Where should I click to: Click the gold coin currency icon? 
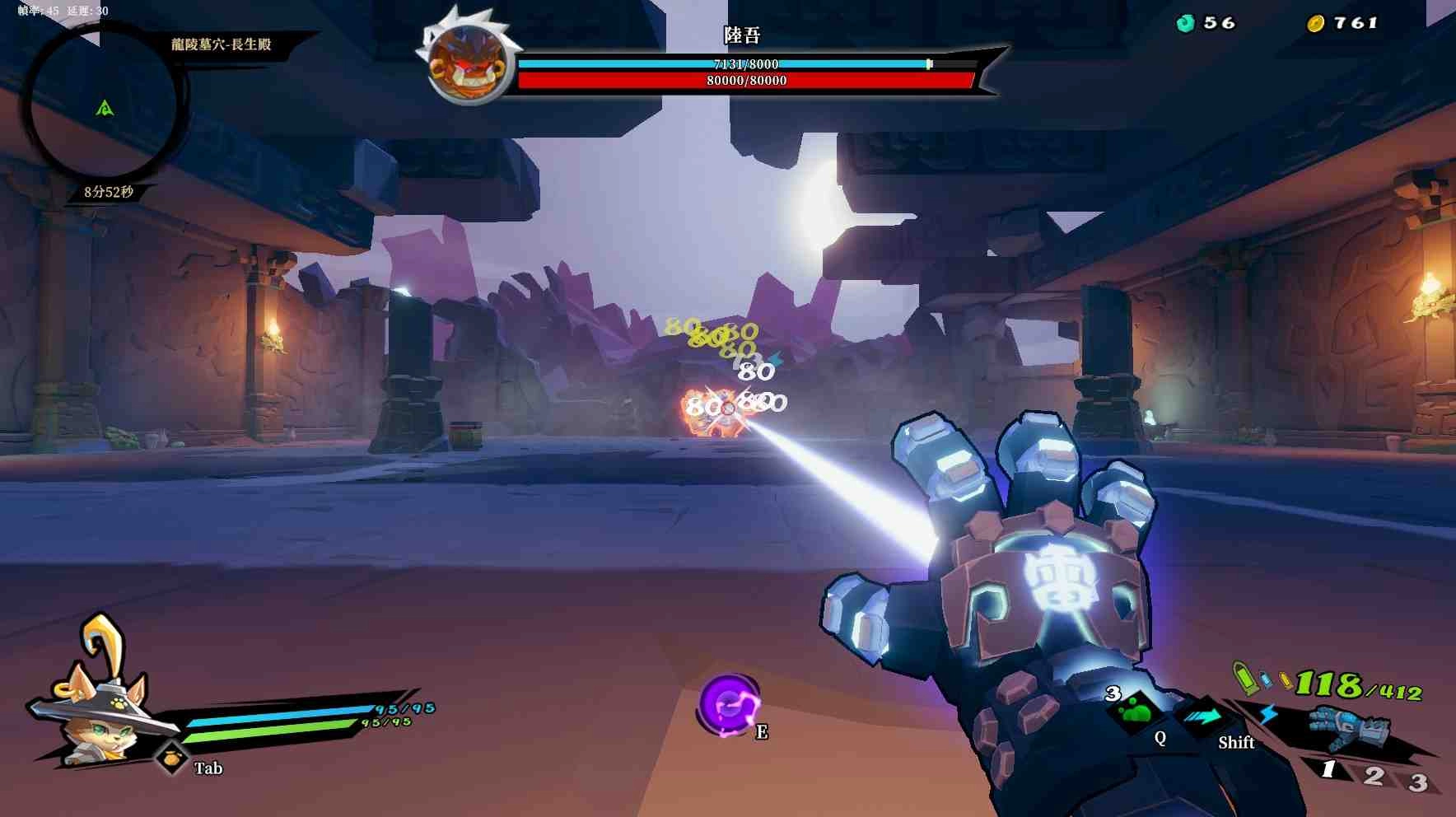tap(1315, 23)
